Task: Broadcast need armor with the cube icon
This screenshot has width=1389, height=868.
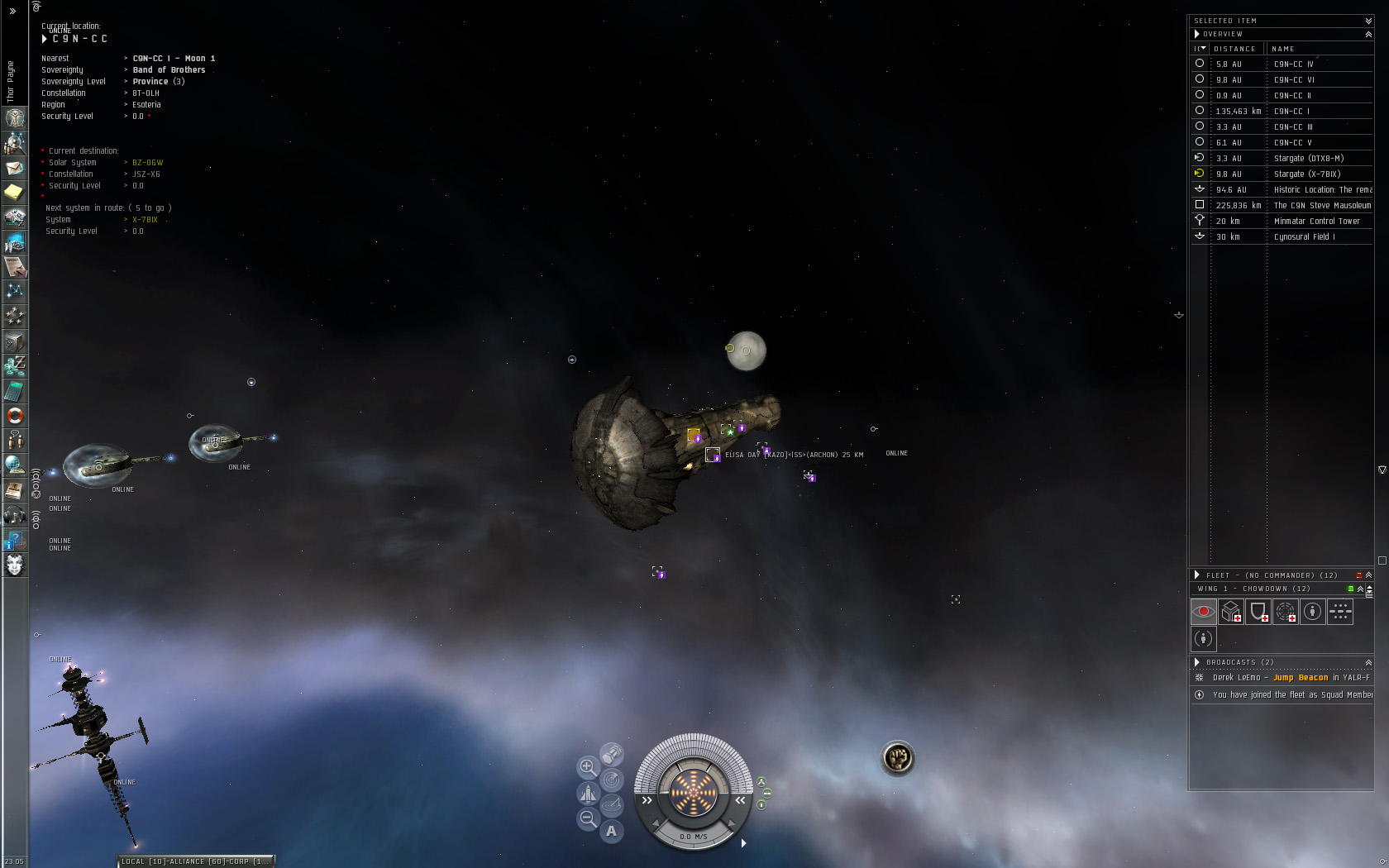Action: click(x=1230, y=612)
